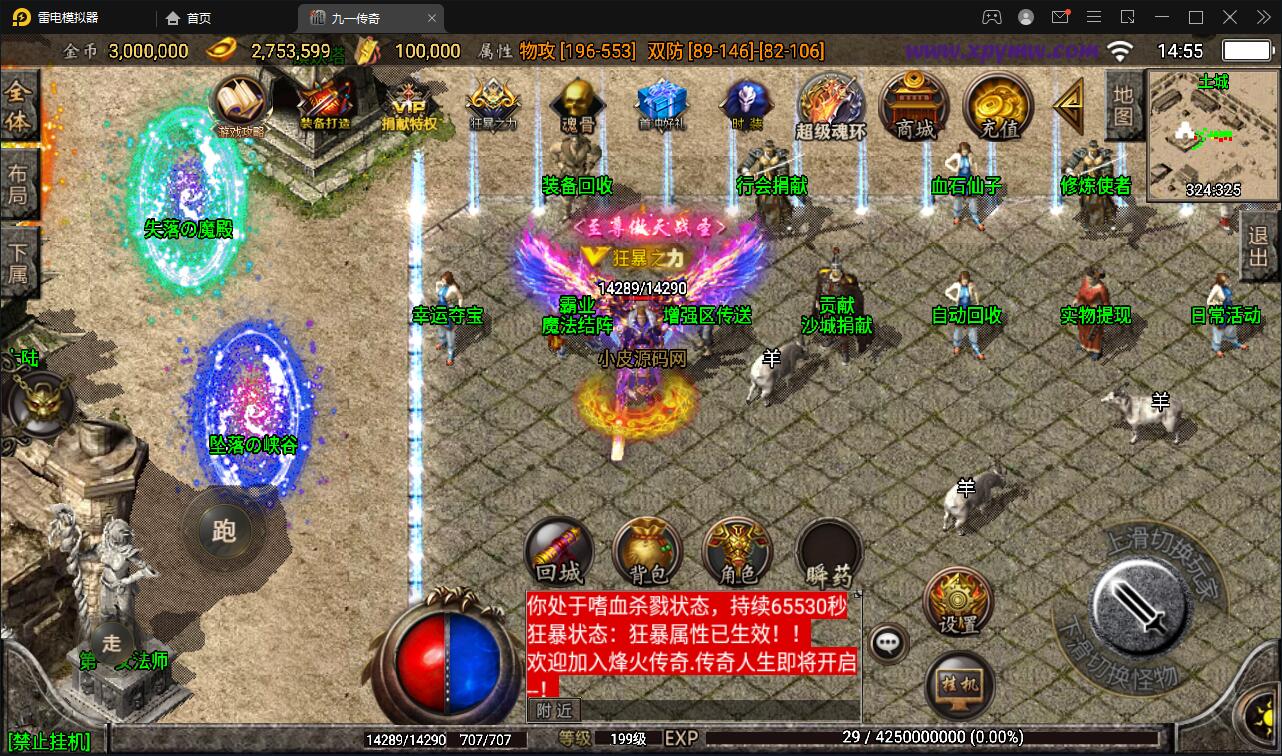
Task: Click the EXP experience bar at bottom
Action: pyautogui.click(x=850, y=737)
